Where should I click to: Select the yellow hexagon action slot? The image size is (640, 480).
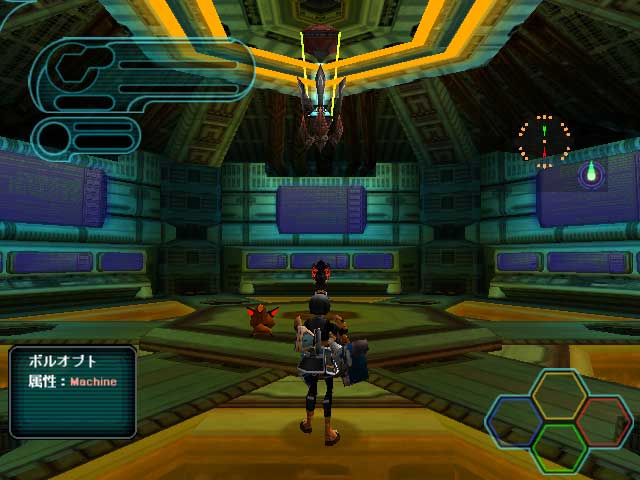[x=559, y=395]
